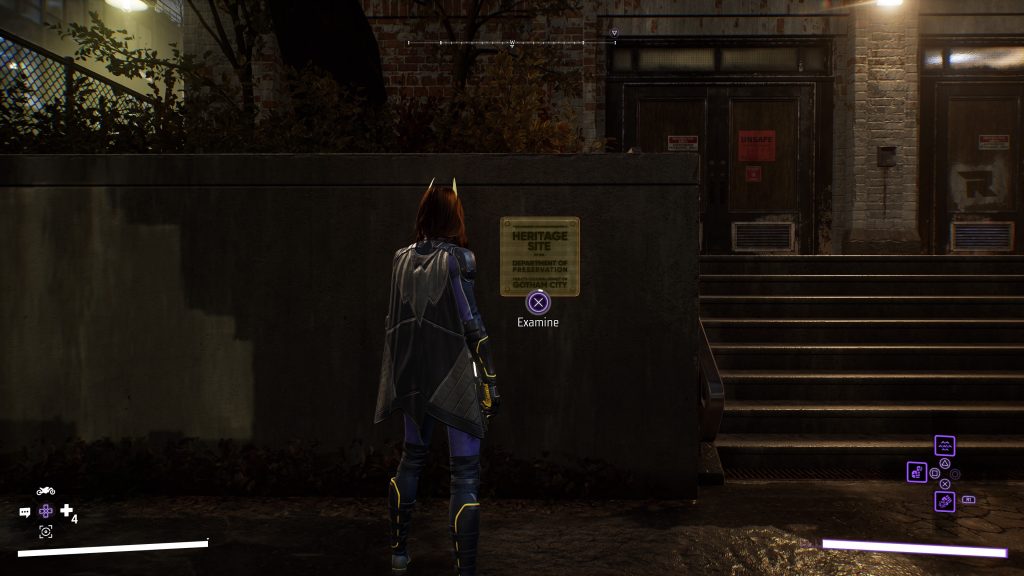Trigger the figure-shaped ability icon
This screenshot has width=1024, height=576.
[x=917, y=472]
